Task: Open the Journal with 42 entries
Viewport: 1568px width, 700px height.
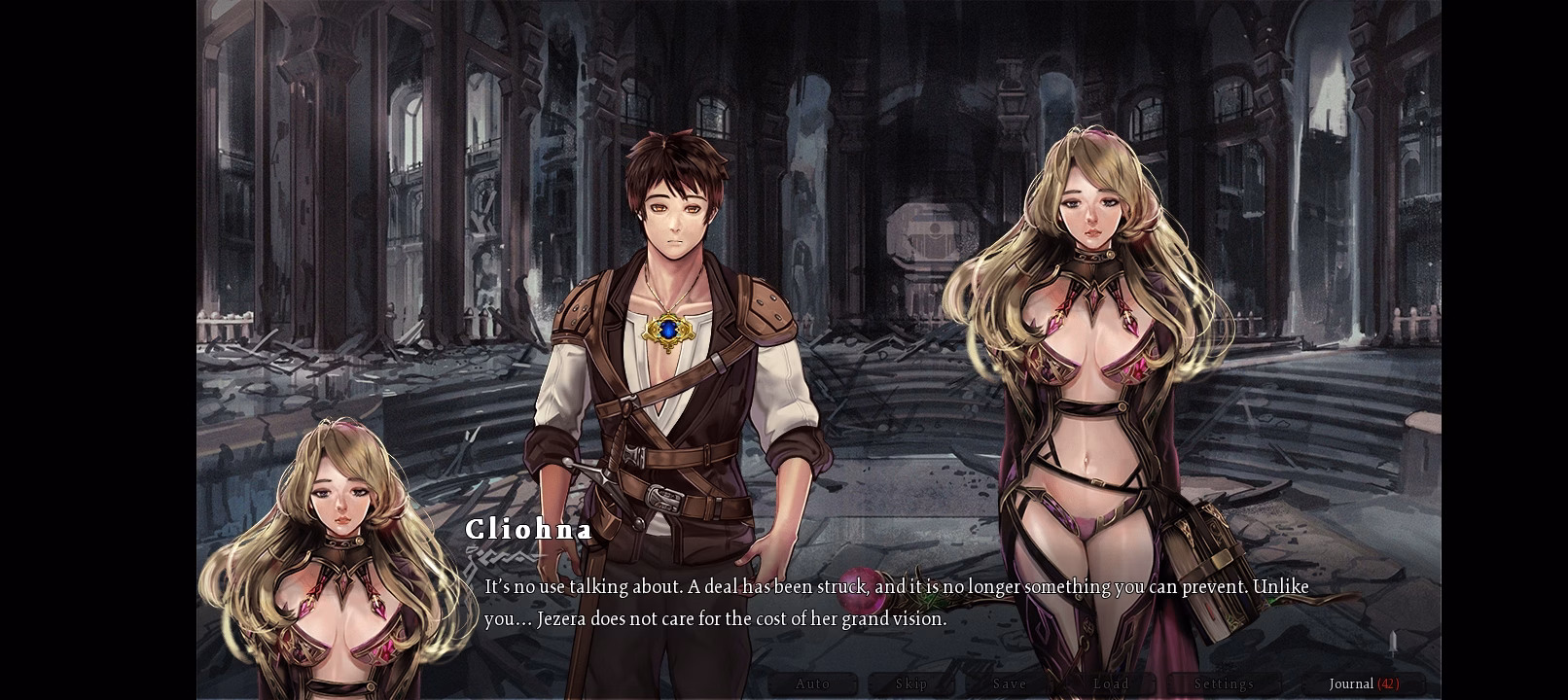Action: (x=1364, y=683)
